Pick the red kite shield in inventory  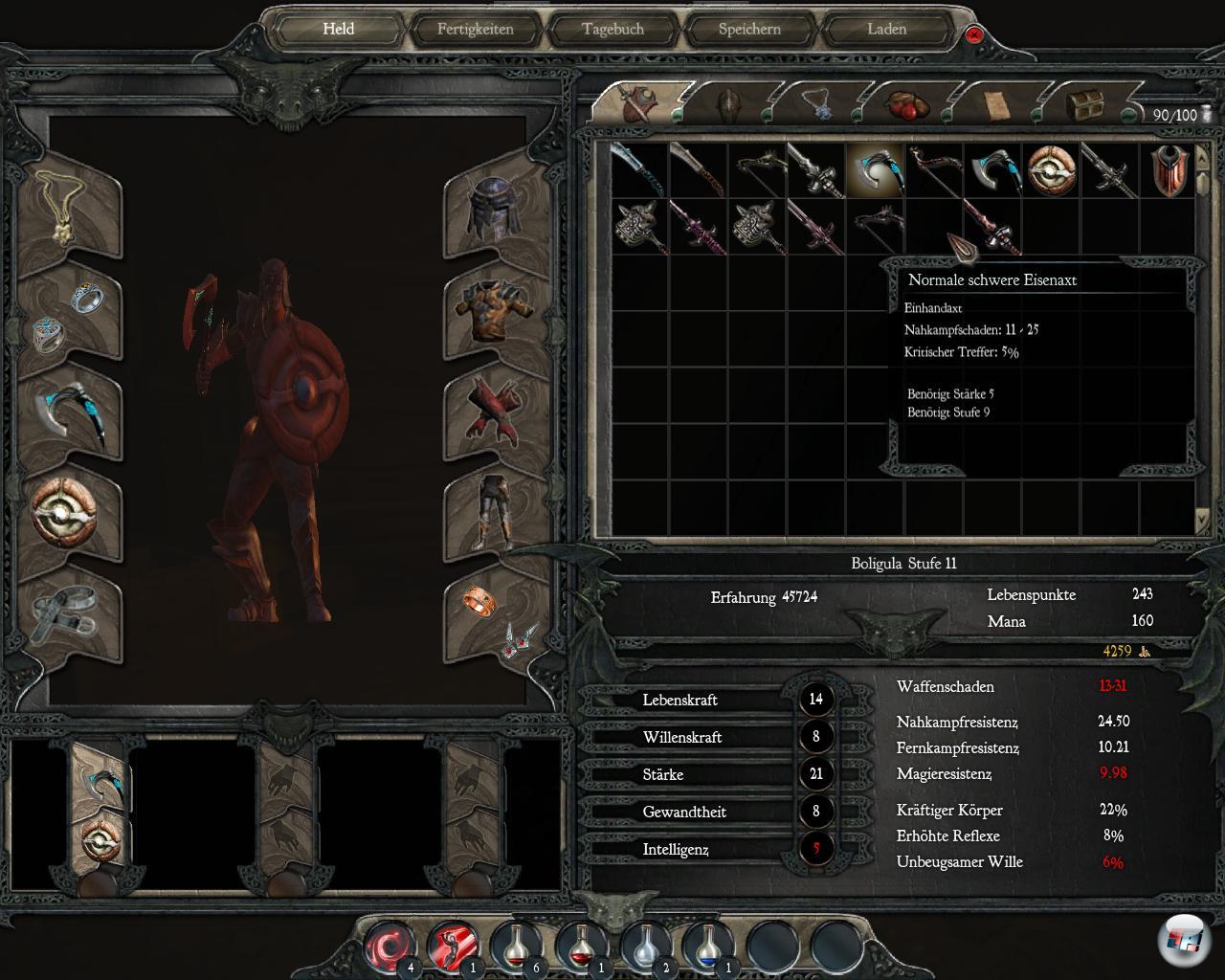pos(1169,170)
